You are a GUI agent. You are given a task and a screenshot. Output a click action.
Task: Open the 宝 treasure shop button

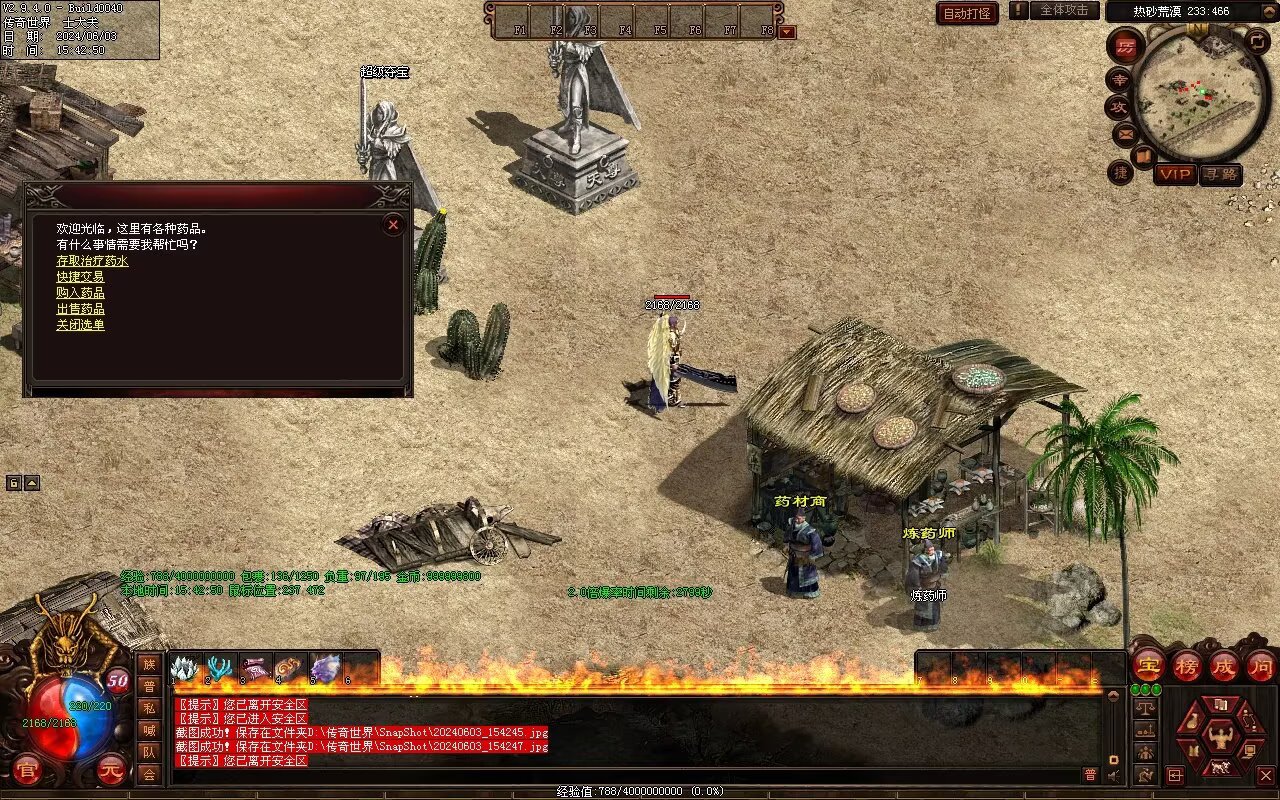click(1148, 665)
